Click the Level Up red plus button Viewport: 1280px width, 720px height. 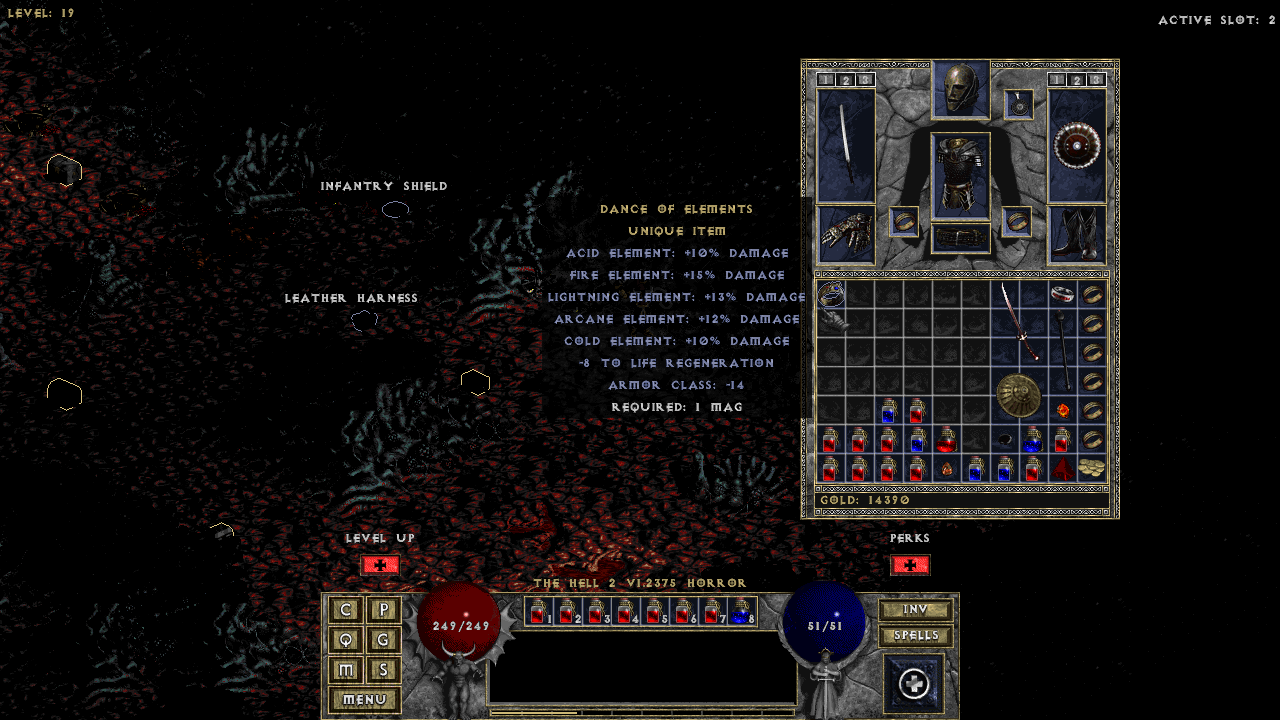point(380,565)
